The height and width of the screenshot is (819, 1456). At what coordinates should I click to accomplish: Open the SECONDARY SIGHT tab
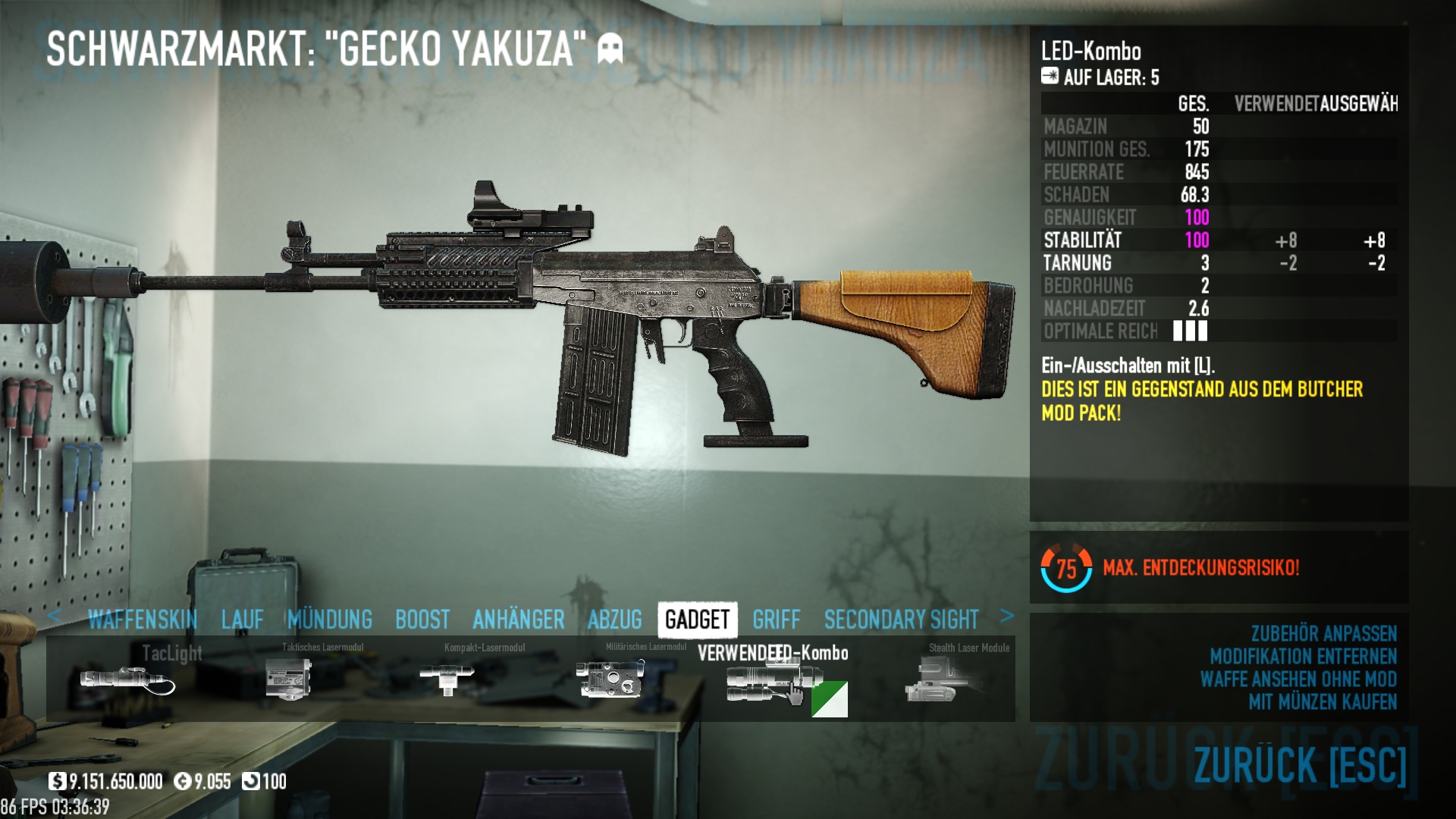coord(902,620)
